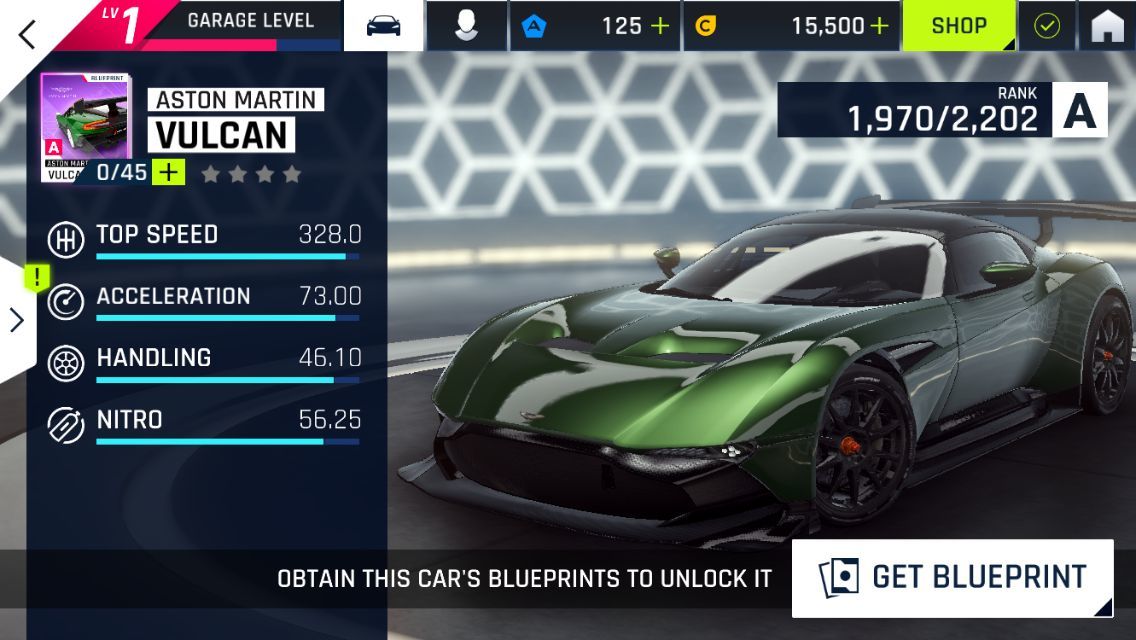Go back with the top-left arrow
This screenshot has height=640, width=1136.
27,33
